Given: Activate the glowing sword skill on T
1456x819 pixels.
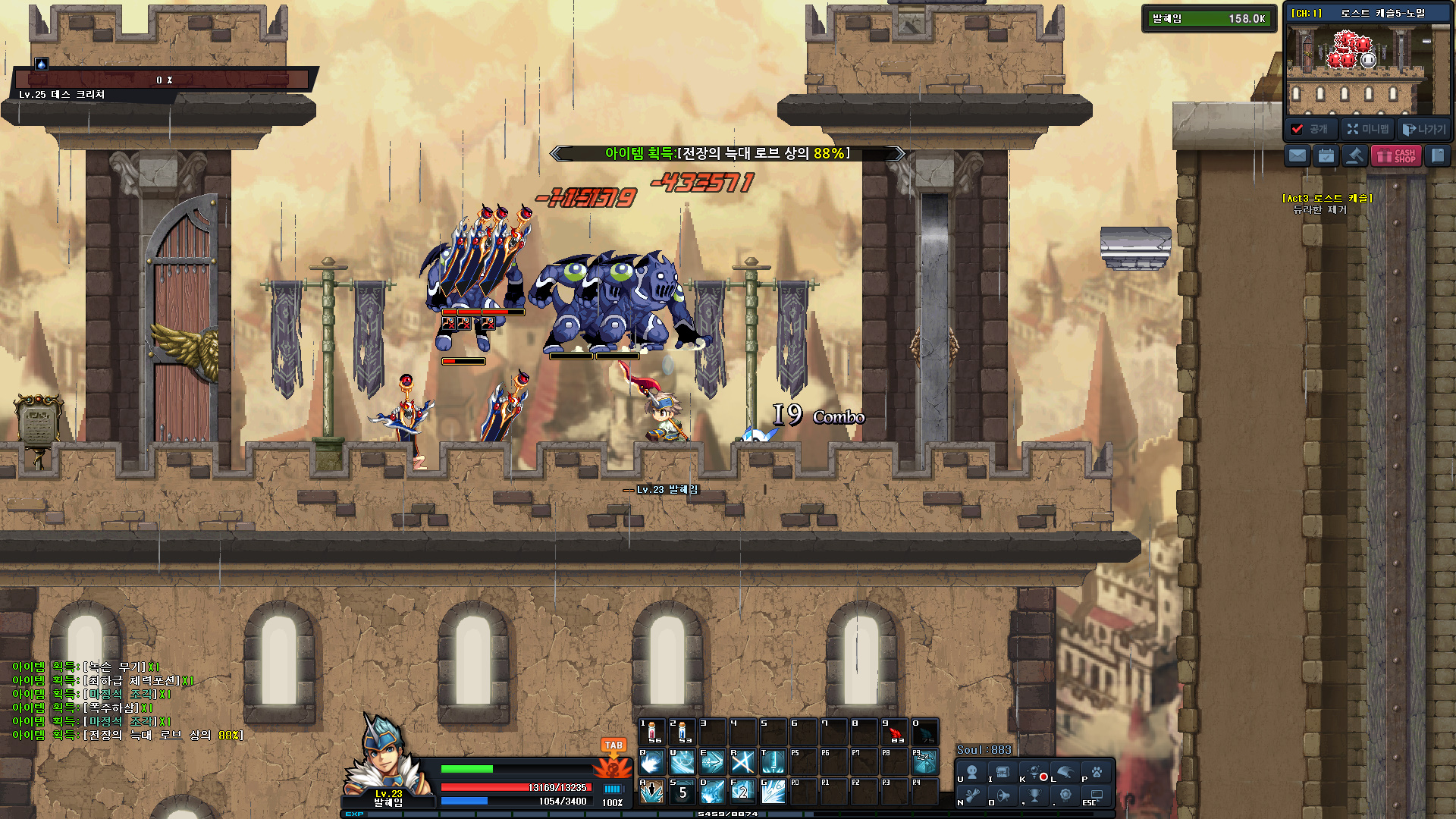Looking at the screenshot, I should click(773, 762).
